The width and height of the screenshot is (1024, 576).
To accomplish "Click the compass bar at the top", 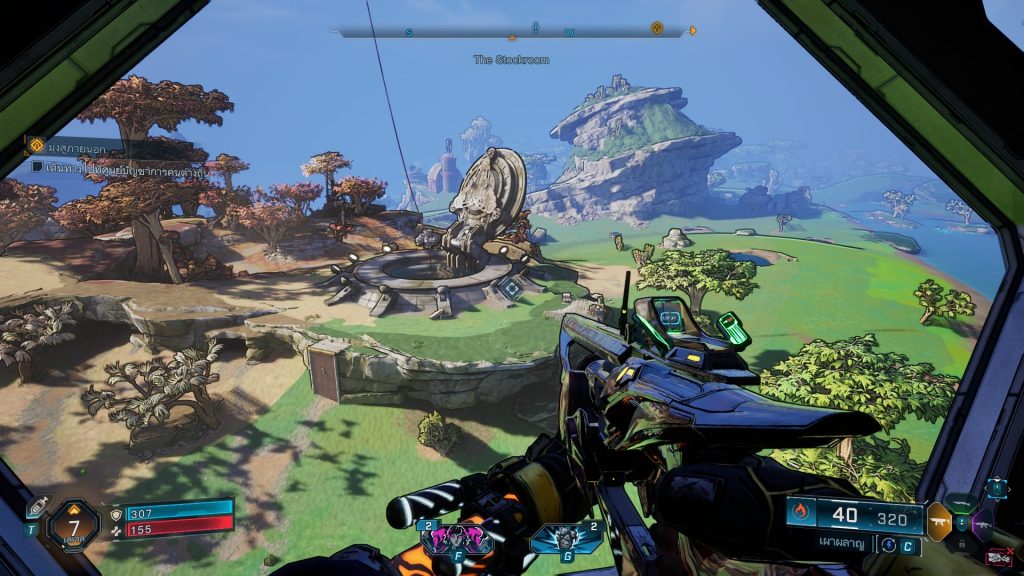I will [x=512, y=32].
